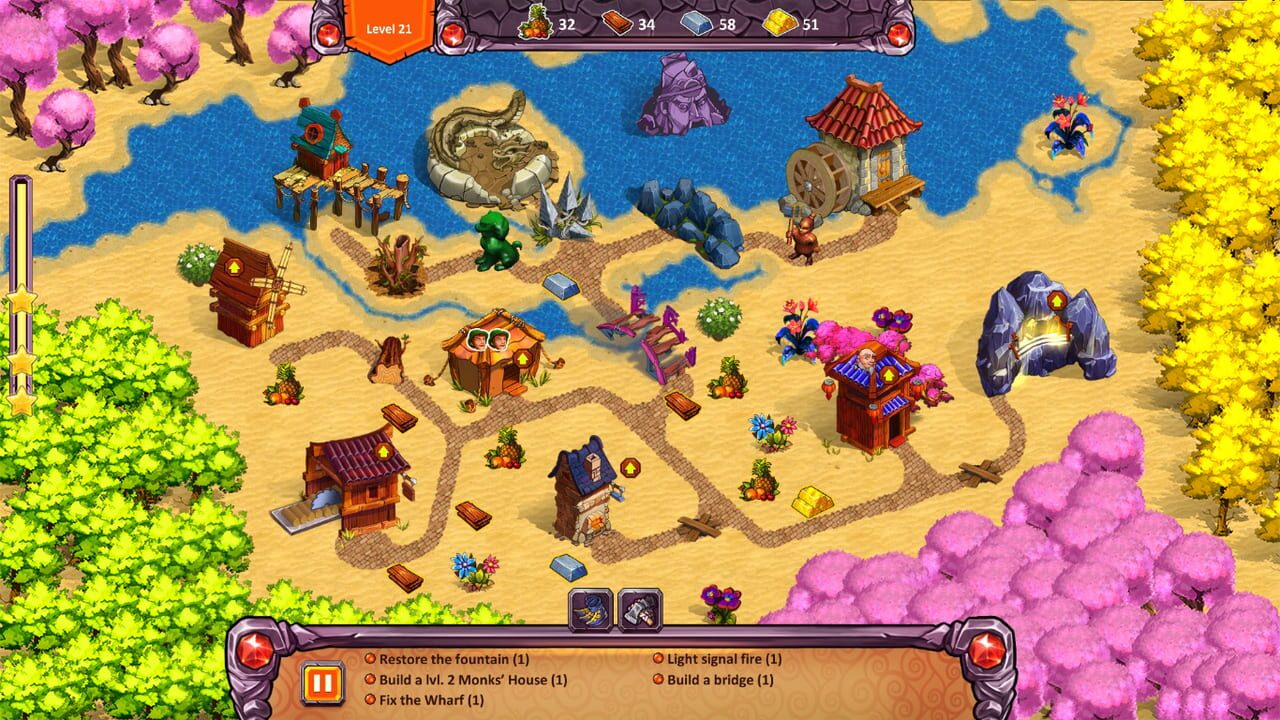Click the star progress bar on left edge
1280x720 pixels.
[20, 290]
